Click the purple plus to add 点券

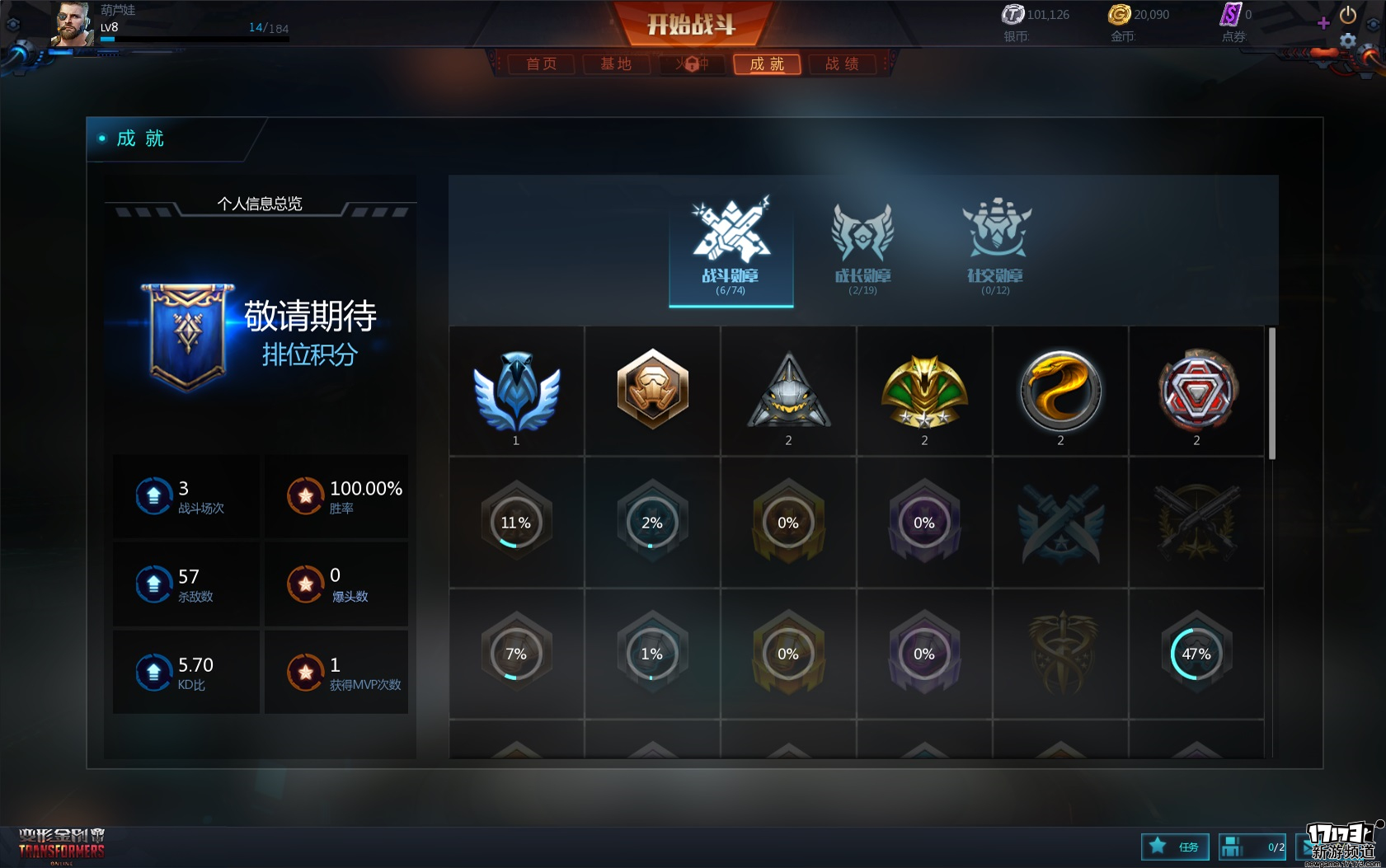click(1323, 23)
